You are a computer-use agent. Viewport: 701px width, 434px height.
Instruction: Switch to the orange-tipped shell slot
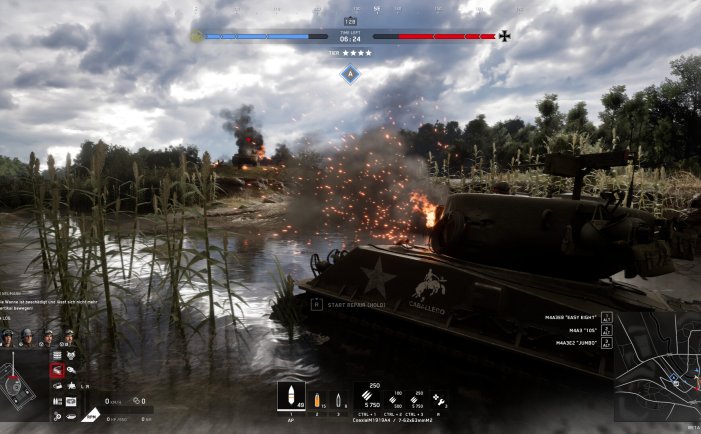[x=318, y=399]
